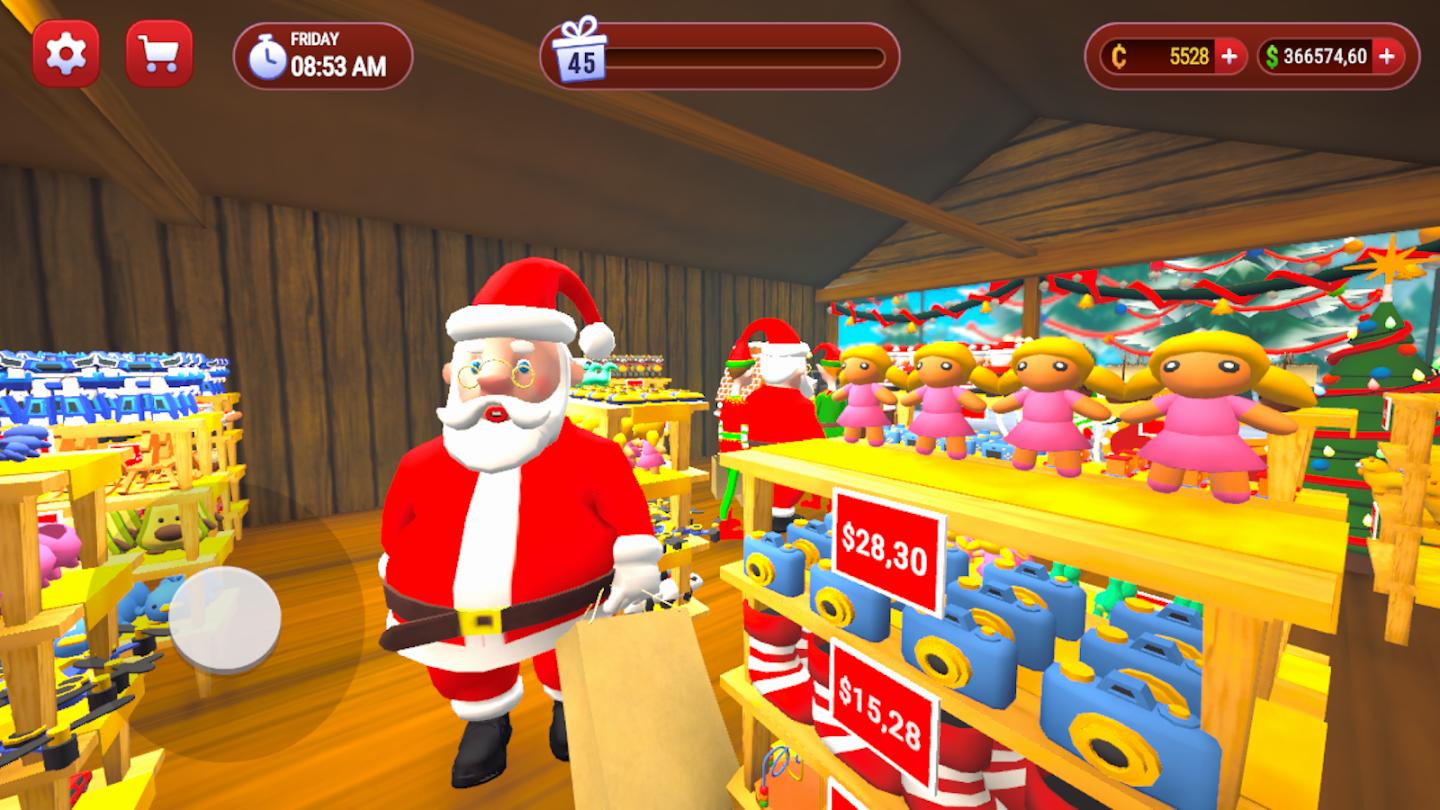1440x810 pixels.
Task: Click the orange C coin currency icon
Action: point(1118,57)
